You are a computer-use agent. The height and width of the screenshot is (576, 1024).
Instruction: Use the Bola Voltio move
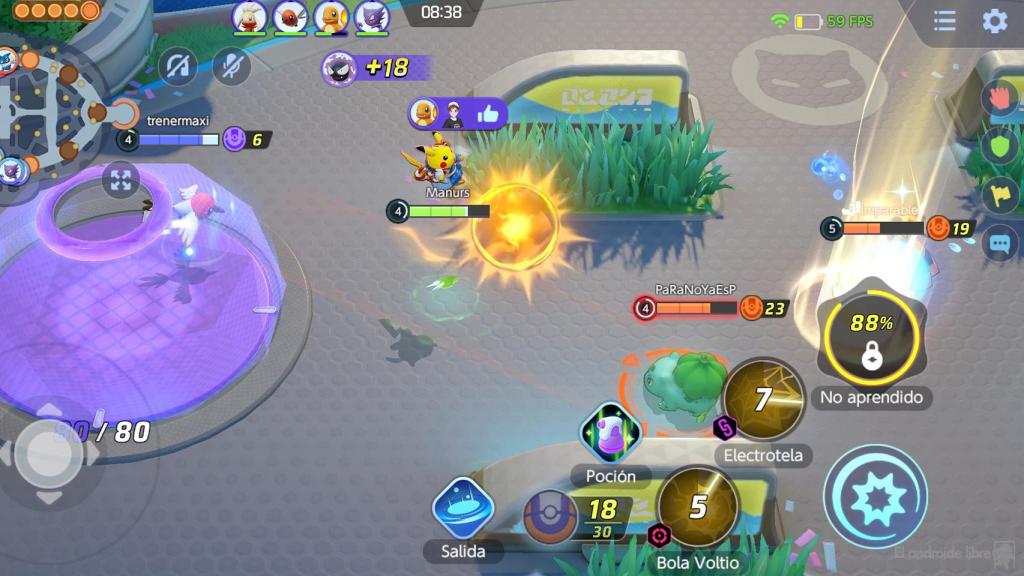pyautogui.click(x=697, y=507)
